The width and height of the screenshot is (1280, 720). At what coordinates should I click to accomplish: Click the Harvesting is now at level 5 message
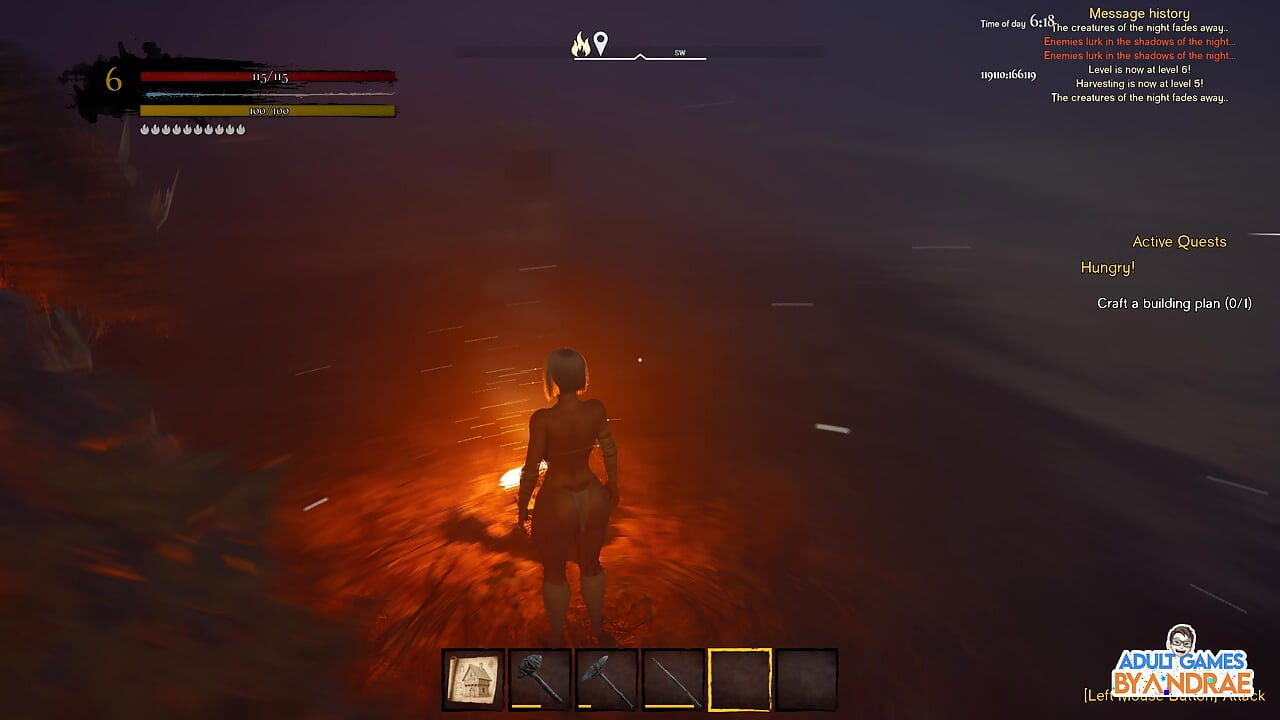click(x=1139, y=84)
